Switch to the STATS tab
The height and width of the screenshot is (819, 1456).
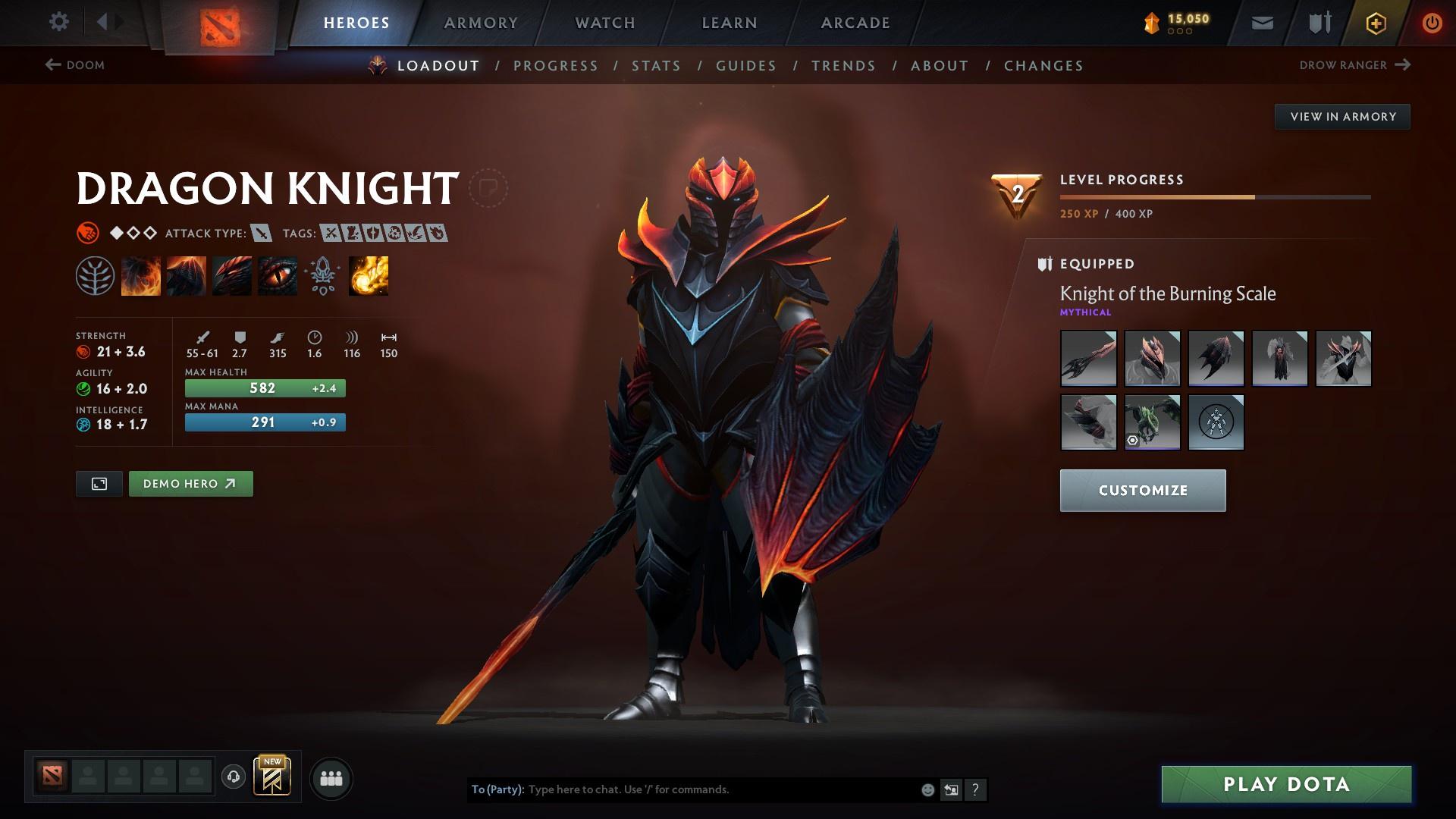[x=657, y=66]
